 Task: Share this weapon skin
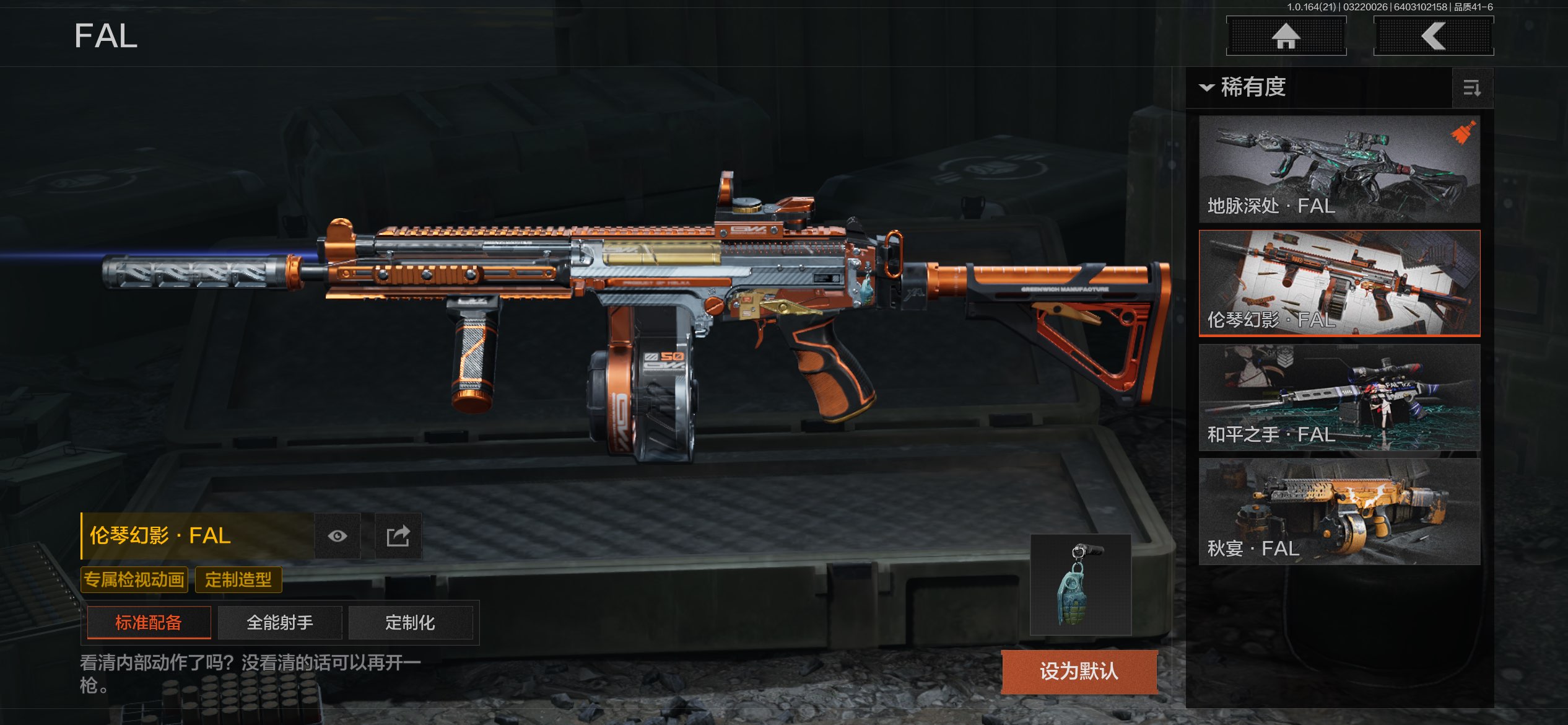398,536
